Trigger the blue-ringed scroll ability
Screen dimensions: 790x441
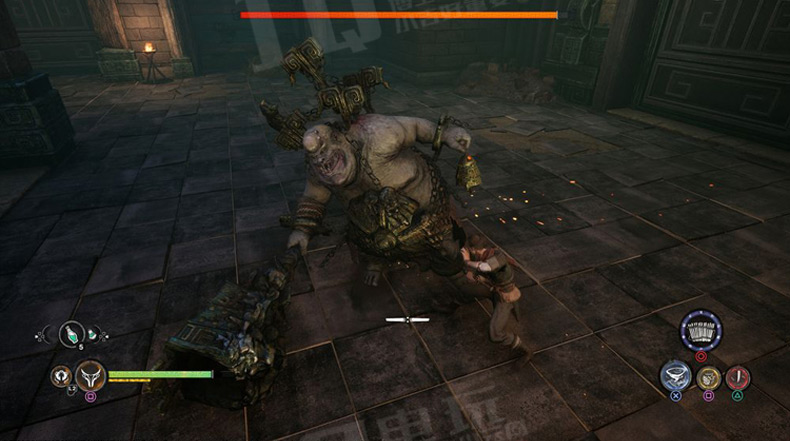[700, 331]
